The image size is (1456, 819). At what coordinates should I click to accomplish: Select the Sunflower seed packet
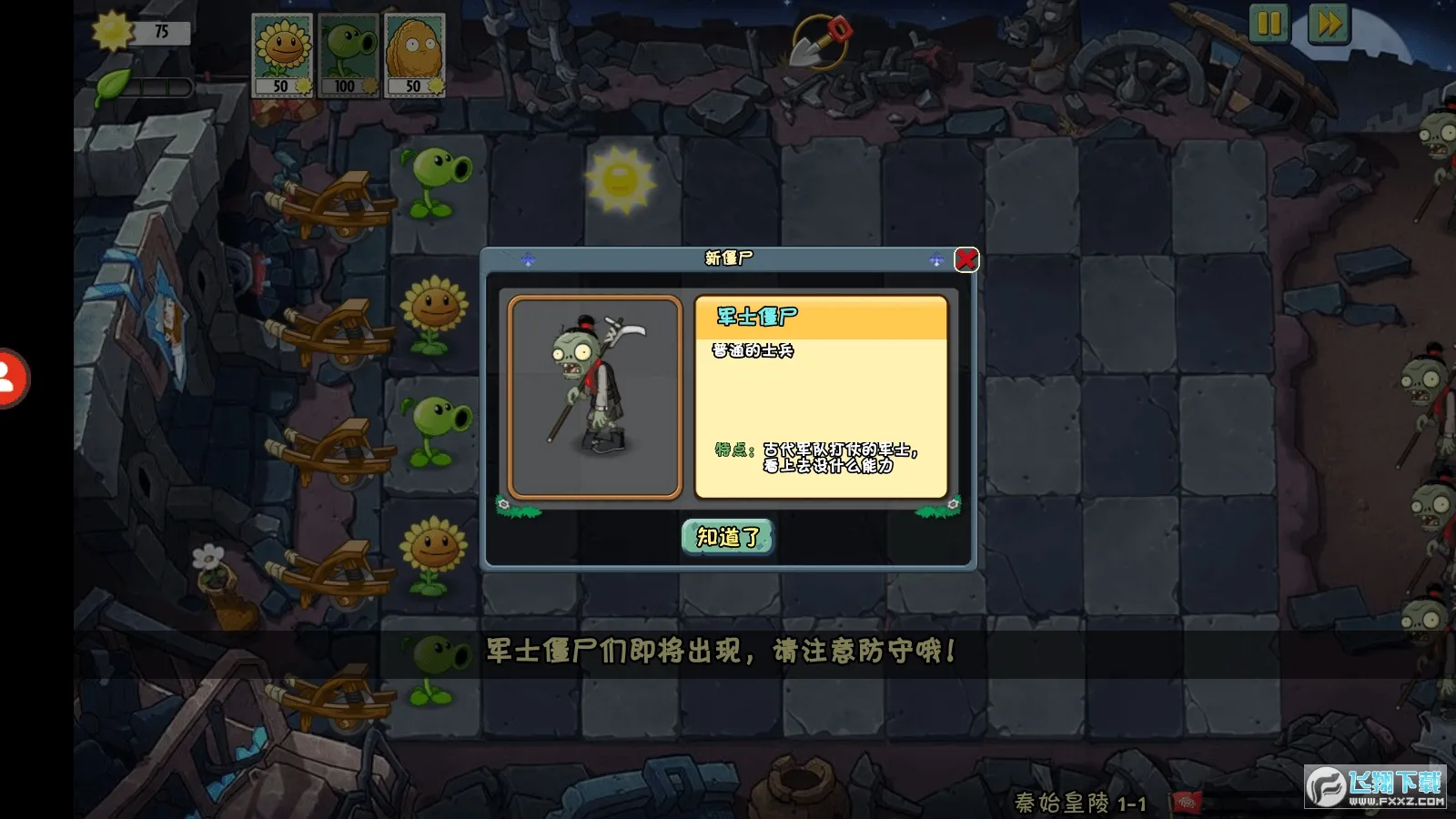pos(283,55)
